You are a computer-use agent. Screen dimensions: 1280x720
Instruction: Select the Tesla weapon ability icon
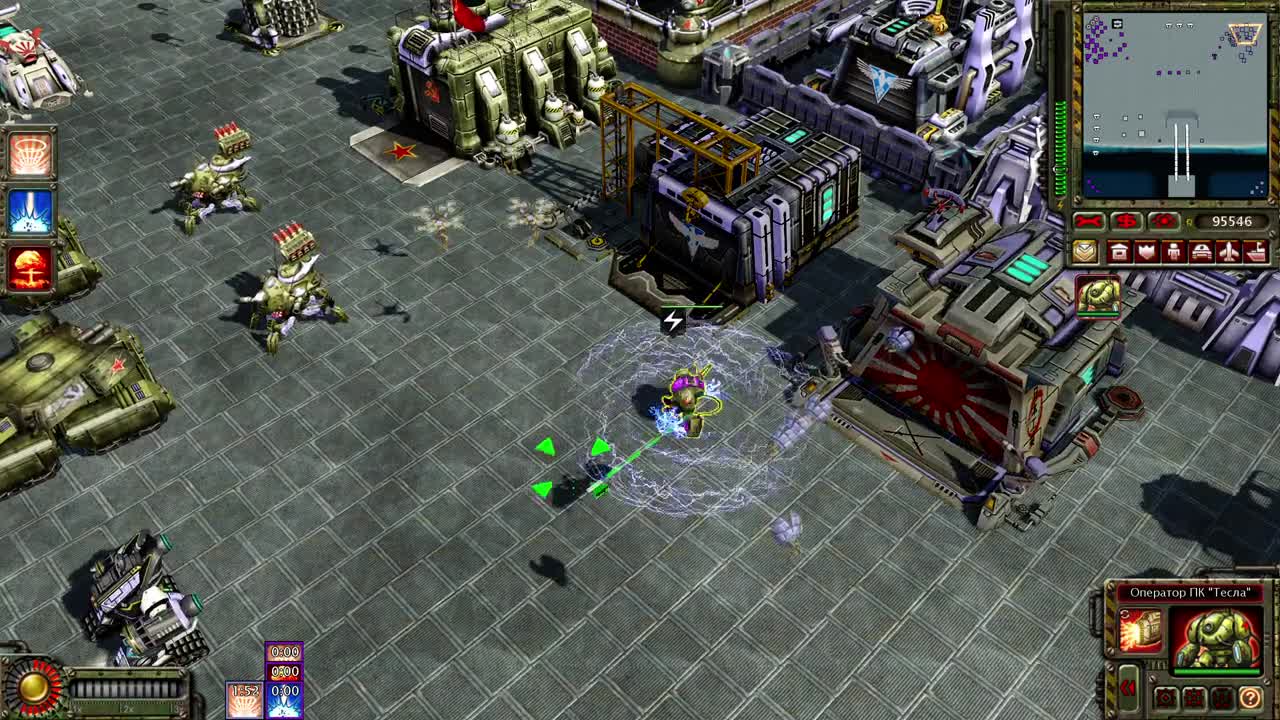pos(1139,628)
